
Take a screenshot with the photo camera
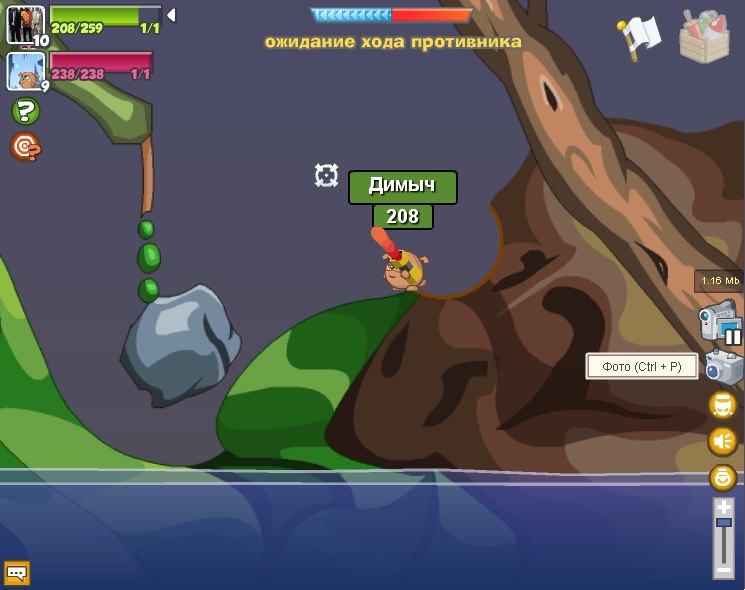(x=723, y=367)
